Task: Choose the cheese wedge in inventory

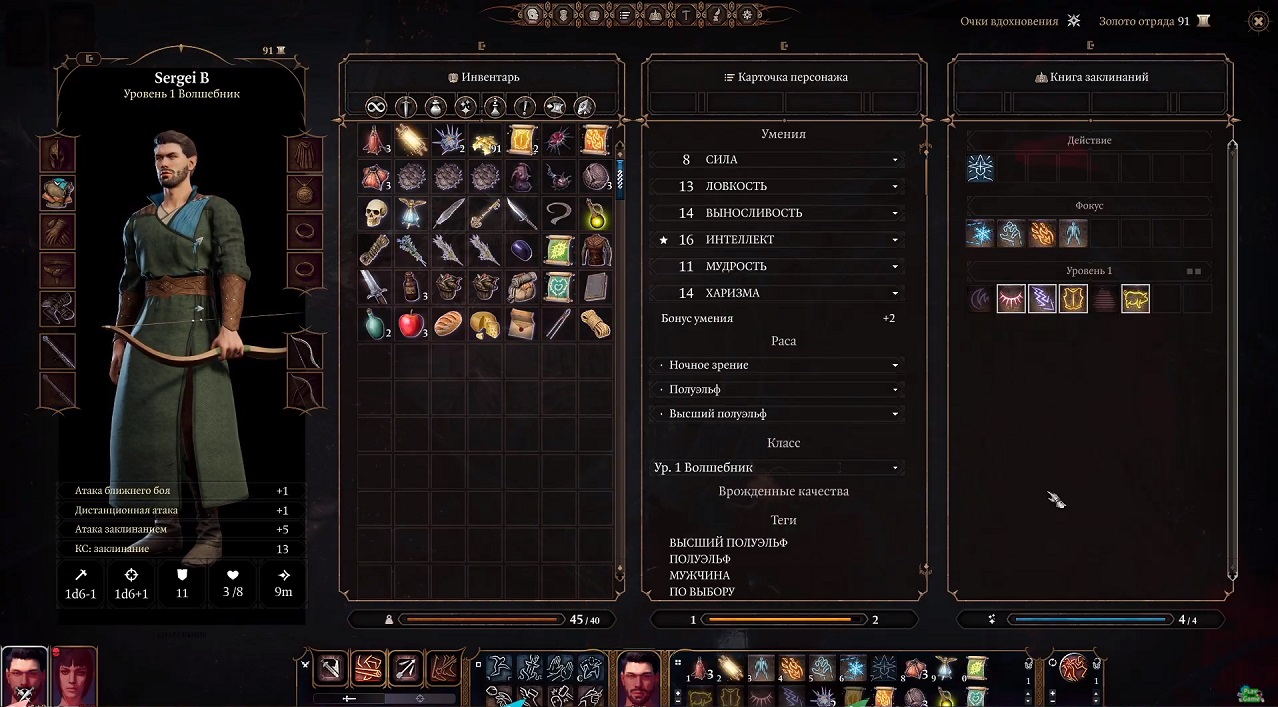Action: (x=484, y=324)
